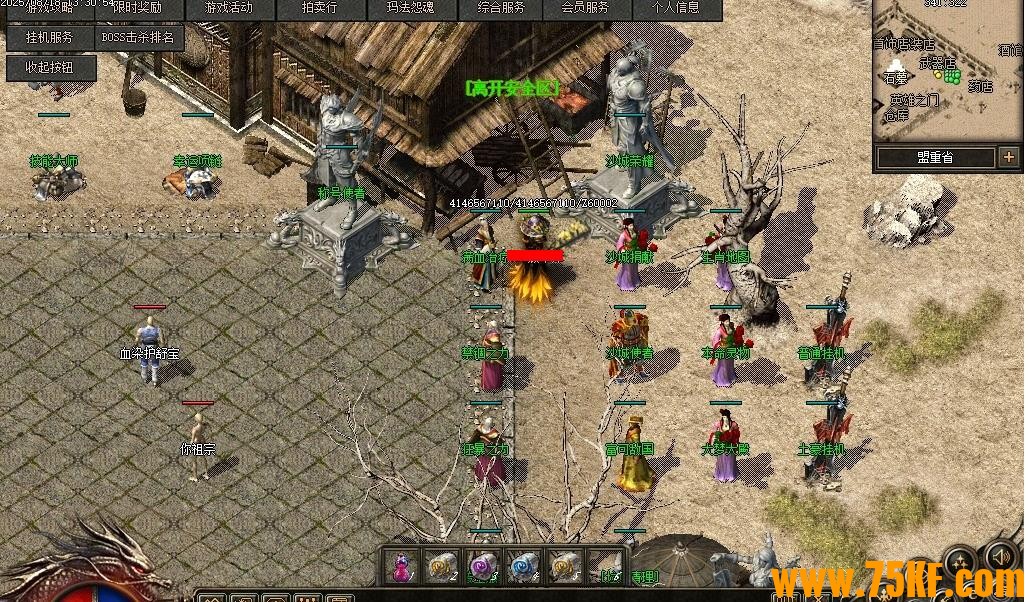Open the 挂机服务 button

(50, 38)
